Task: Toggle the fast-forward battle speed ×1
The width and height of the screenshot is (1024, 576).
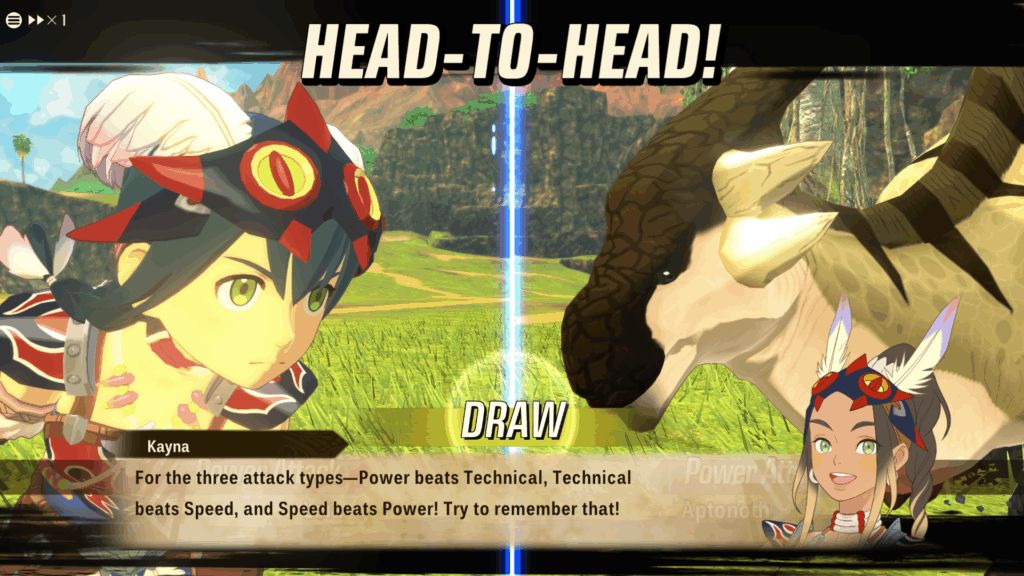Action: [x=48, y=20]
